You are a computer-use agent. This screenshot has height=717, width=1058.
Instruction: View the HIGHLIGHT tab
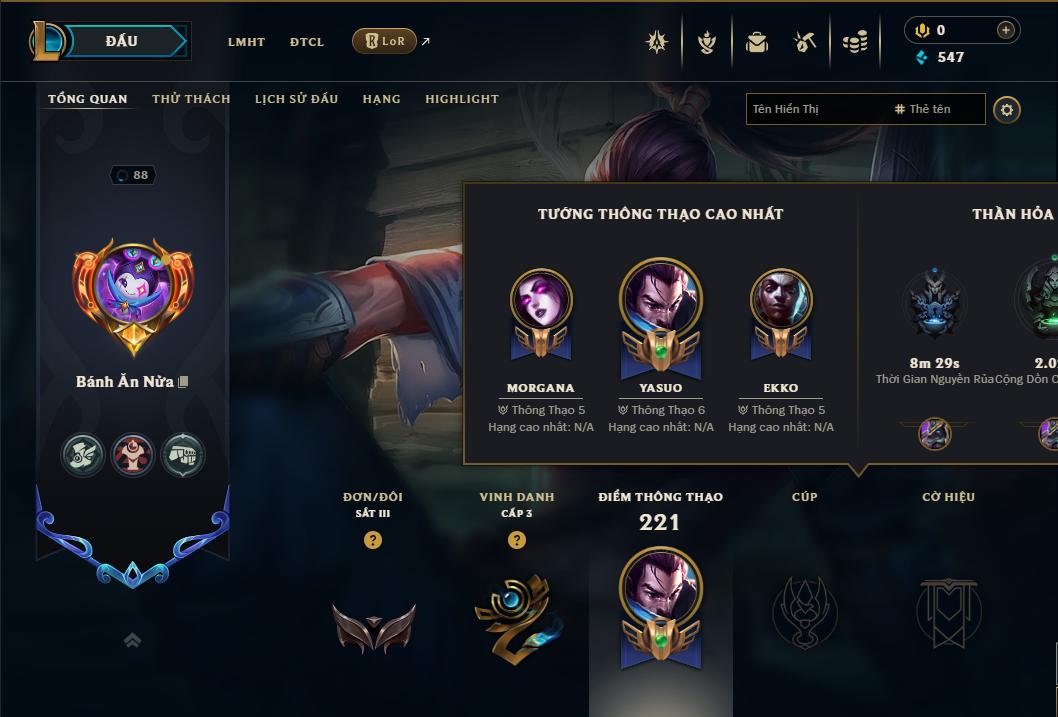(x=461, y=99)
